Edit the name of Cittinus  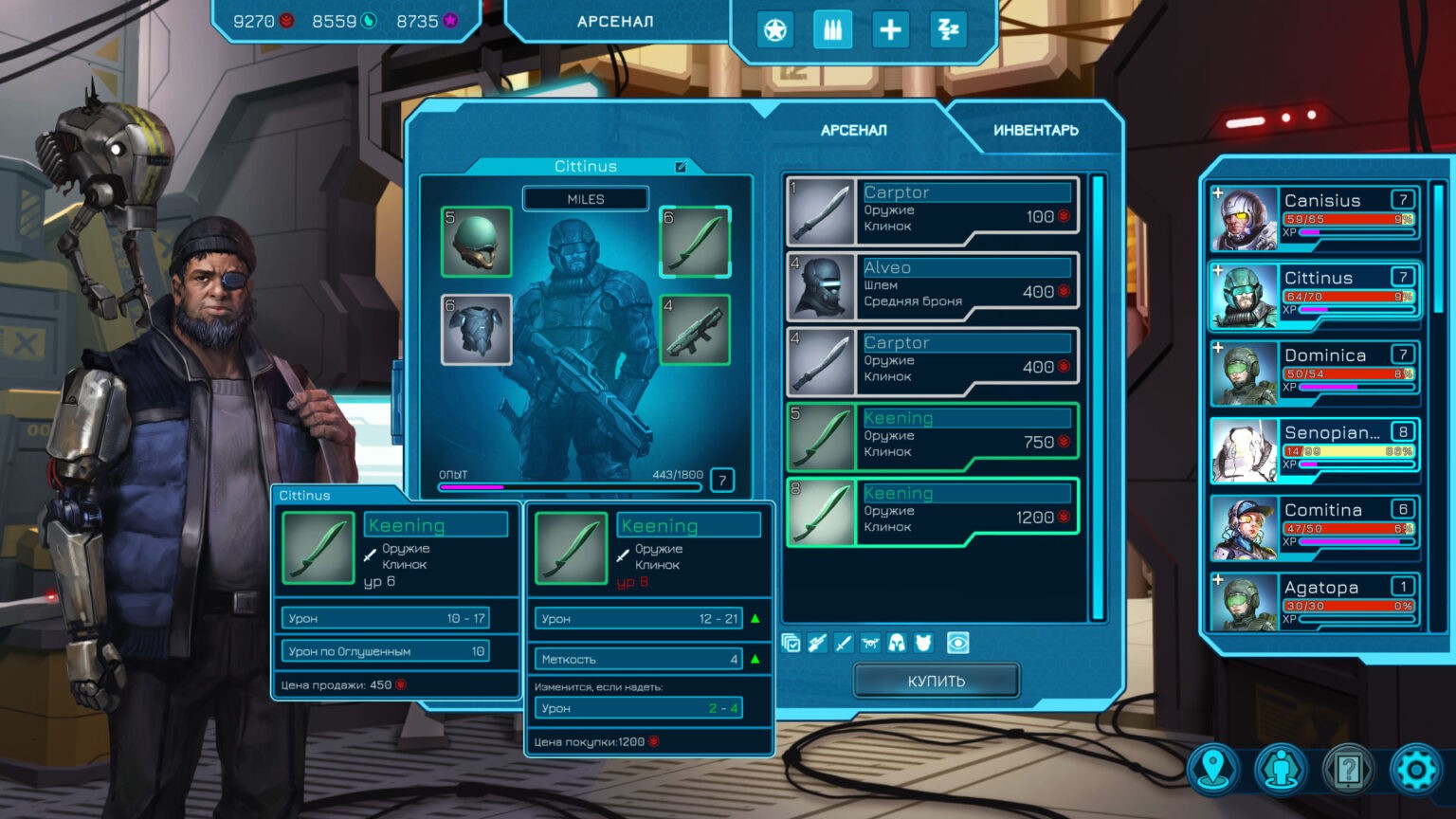click(x=680, y=167)
